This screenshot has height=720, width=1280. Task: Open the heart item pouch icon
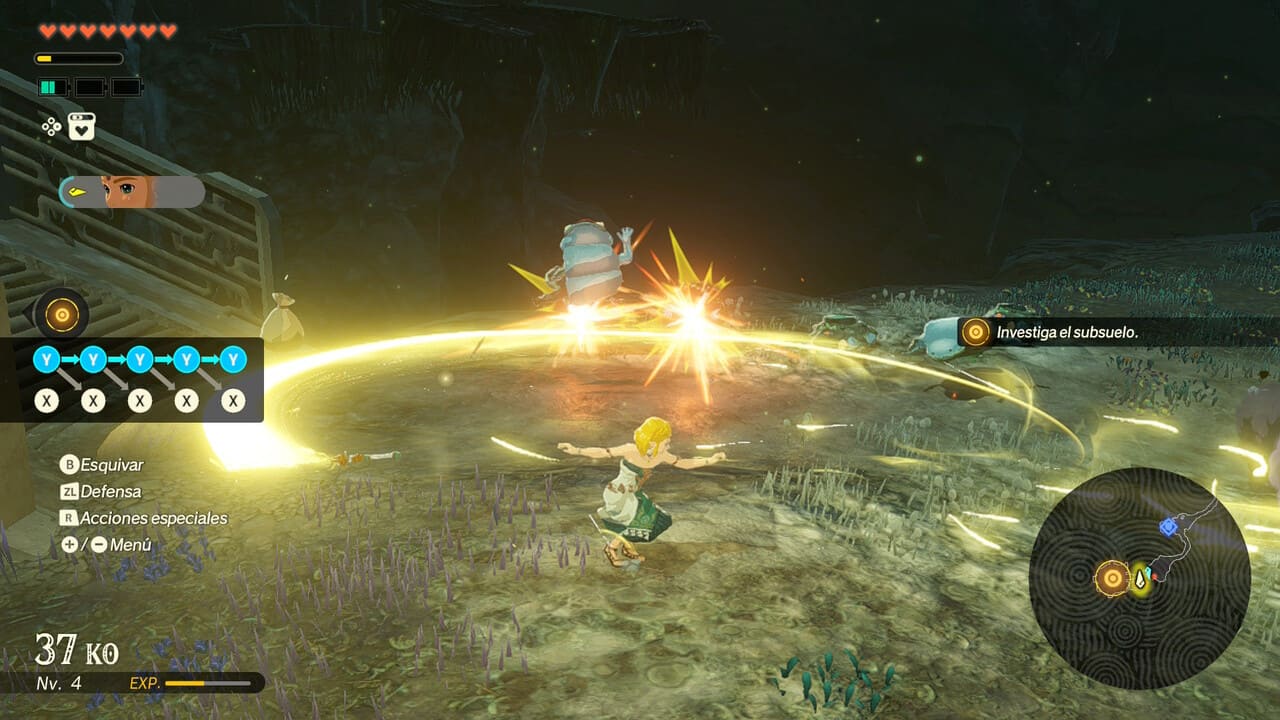[x=81, y=126]
